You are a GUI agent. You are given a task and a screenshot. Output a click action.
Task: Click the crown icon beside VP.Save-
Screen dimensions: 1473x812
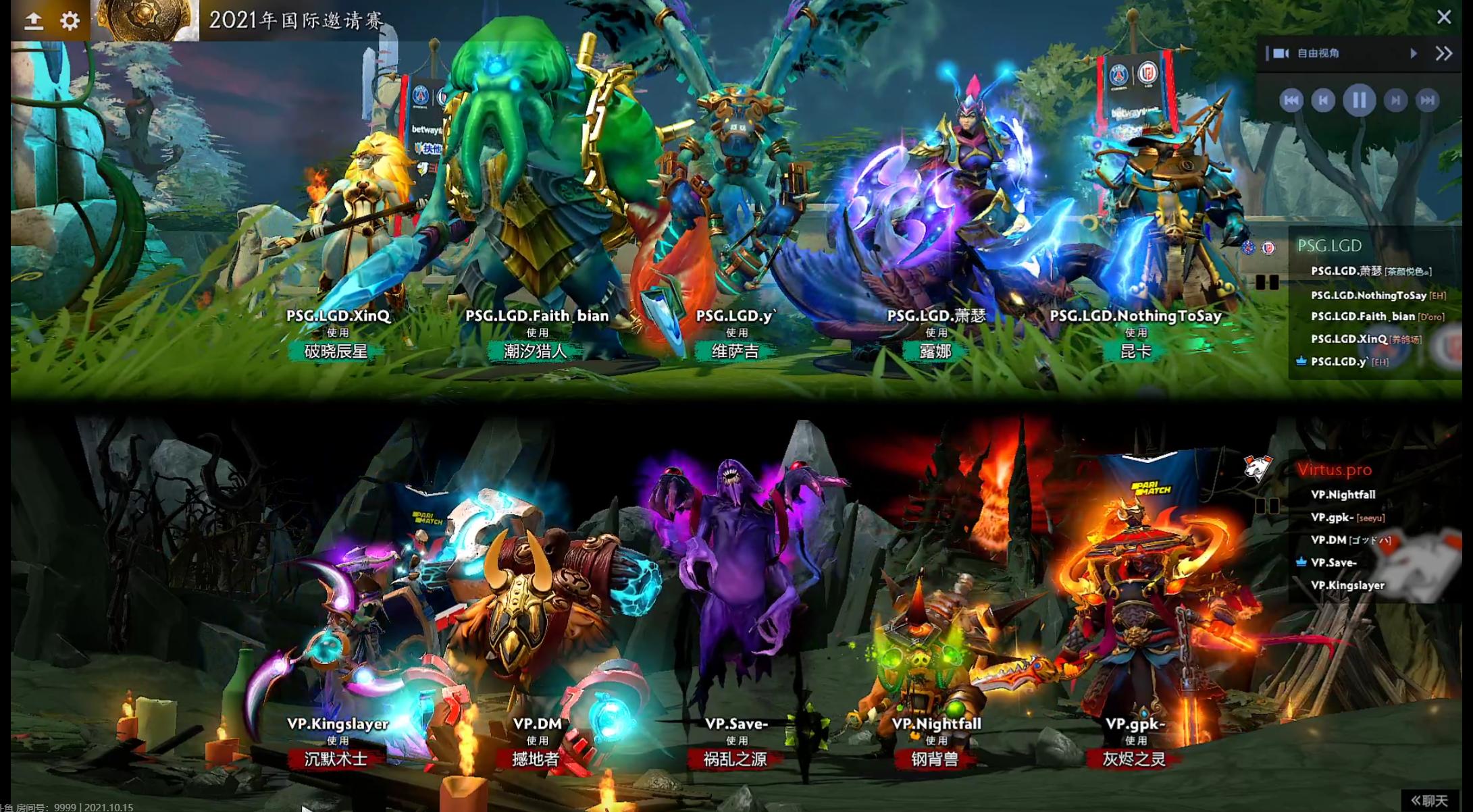coord(1302,562)
